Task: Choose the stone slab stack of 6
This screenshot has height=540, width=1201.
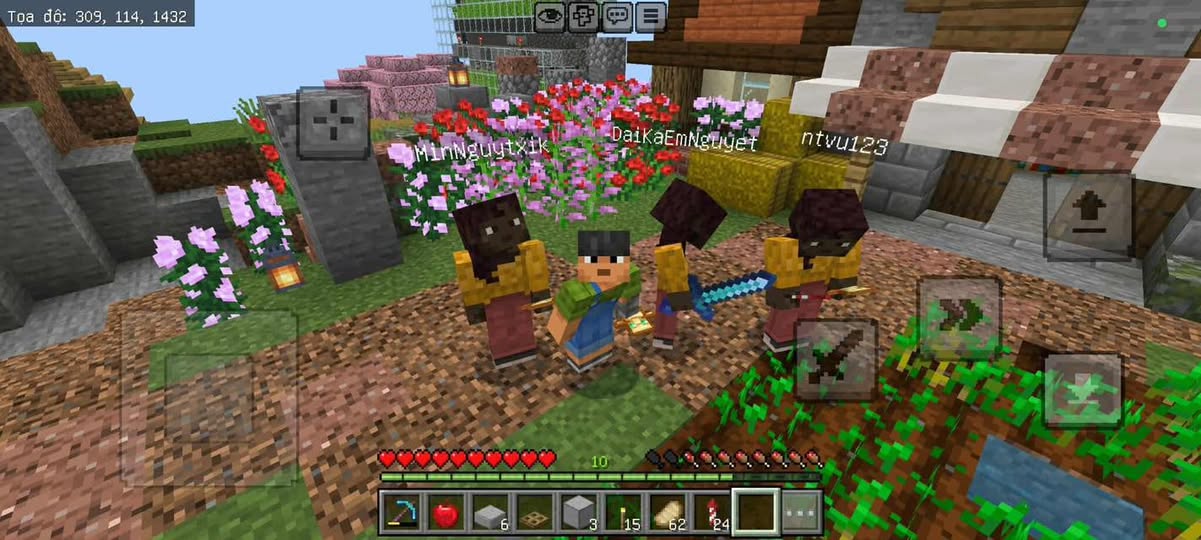Action: coord(488,512)
